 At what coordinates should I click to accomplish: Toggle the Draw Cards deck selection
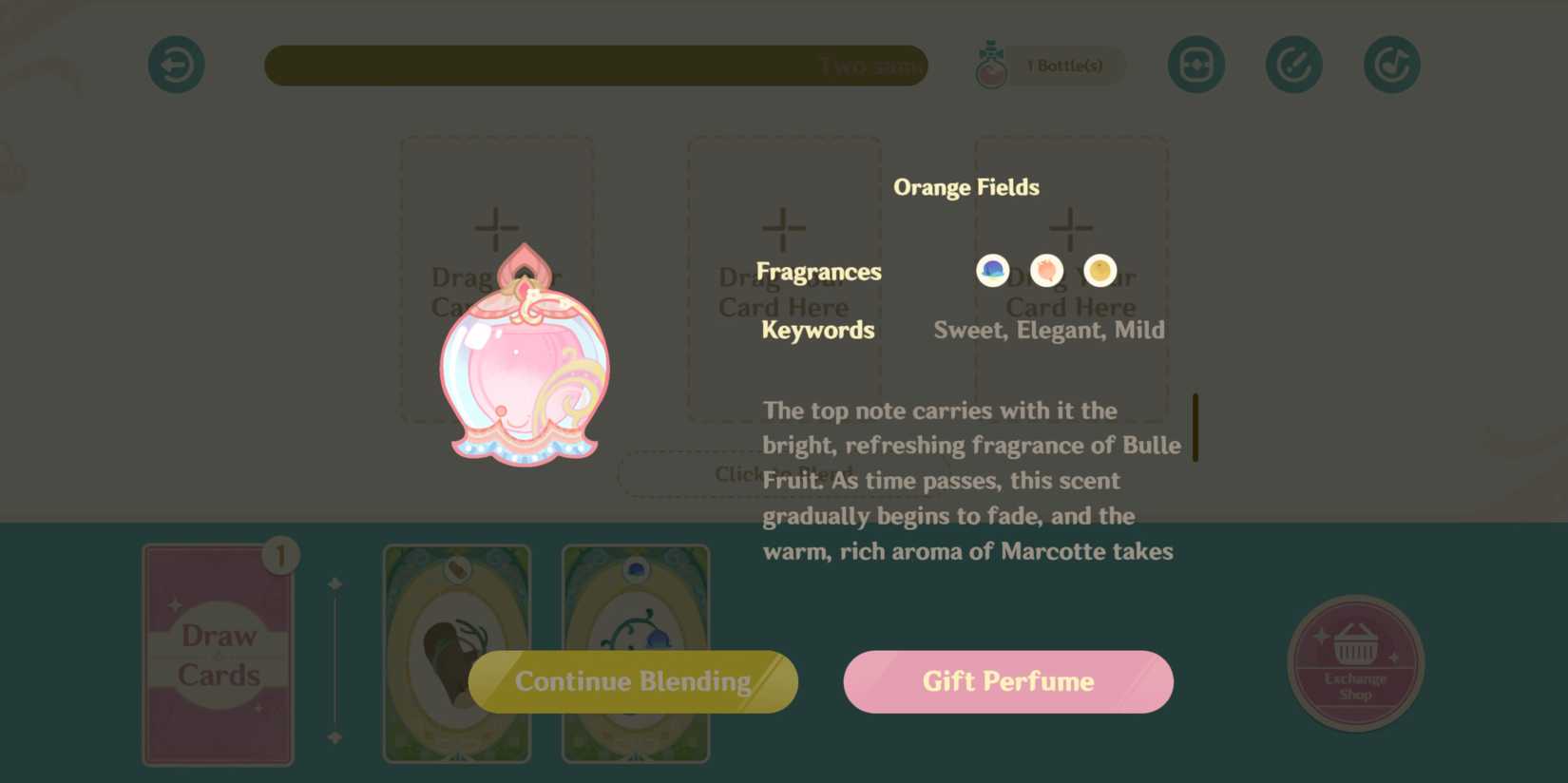pos(219,656)
